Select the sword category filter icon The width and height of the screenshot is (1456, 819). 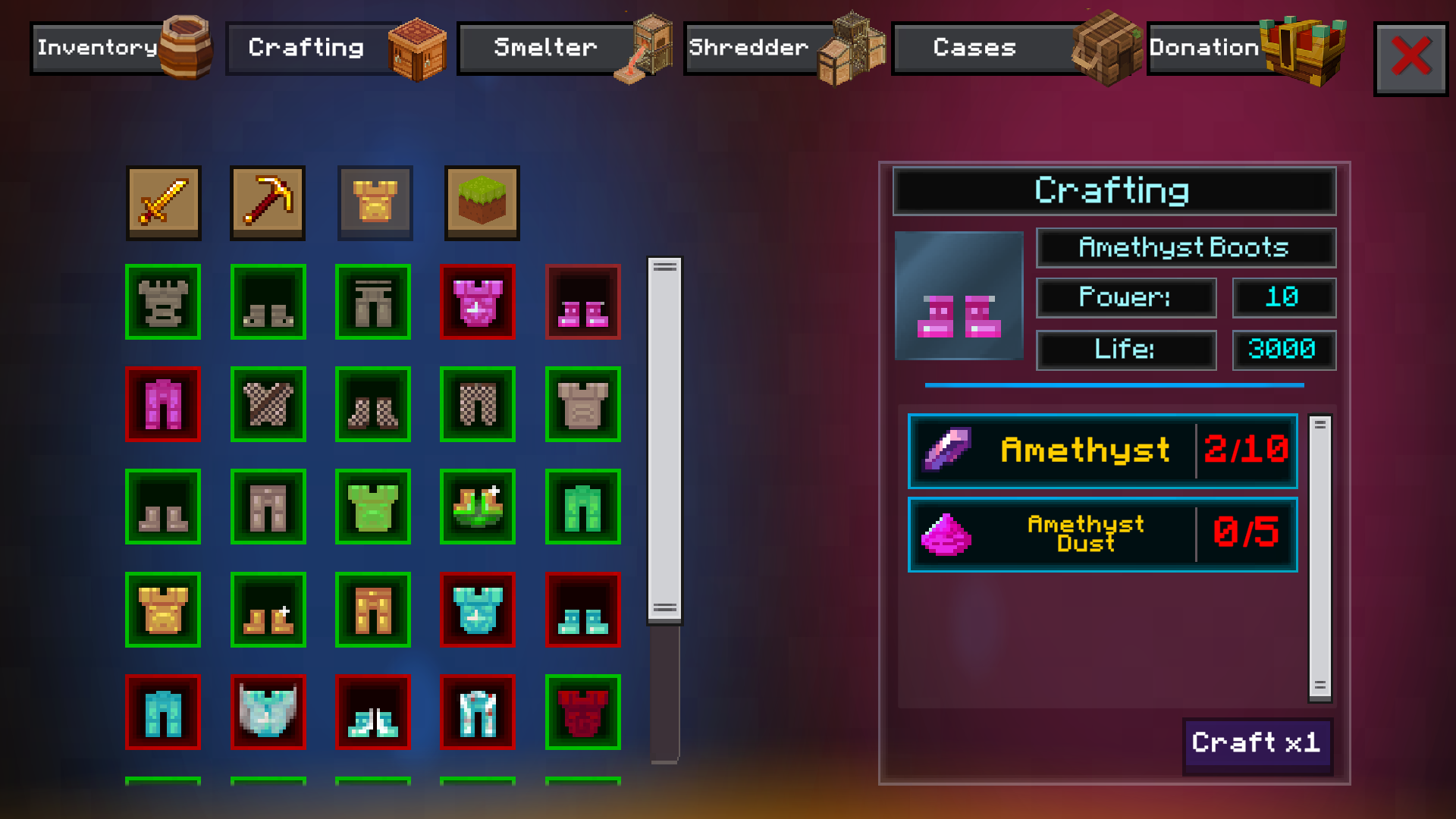point(163,203)
